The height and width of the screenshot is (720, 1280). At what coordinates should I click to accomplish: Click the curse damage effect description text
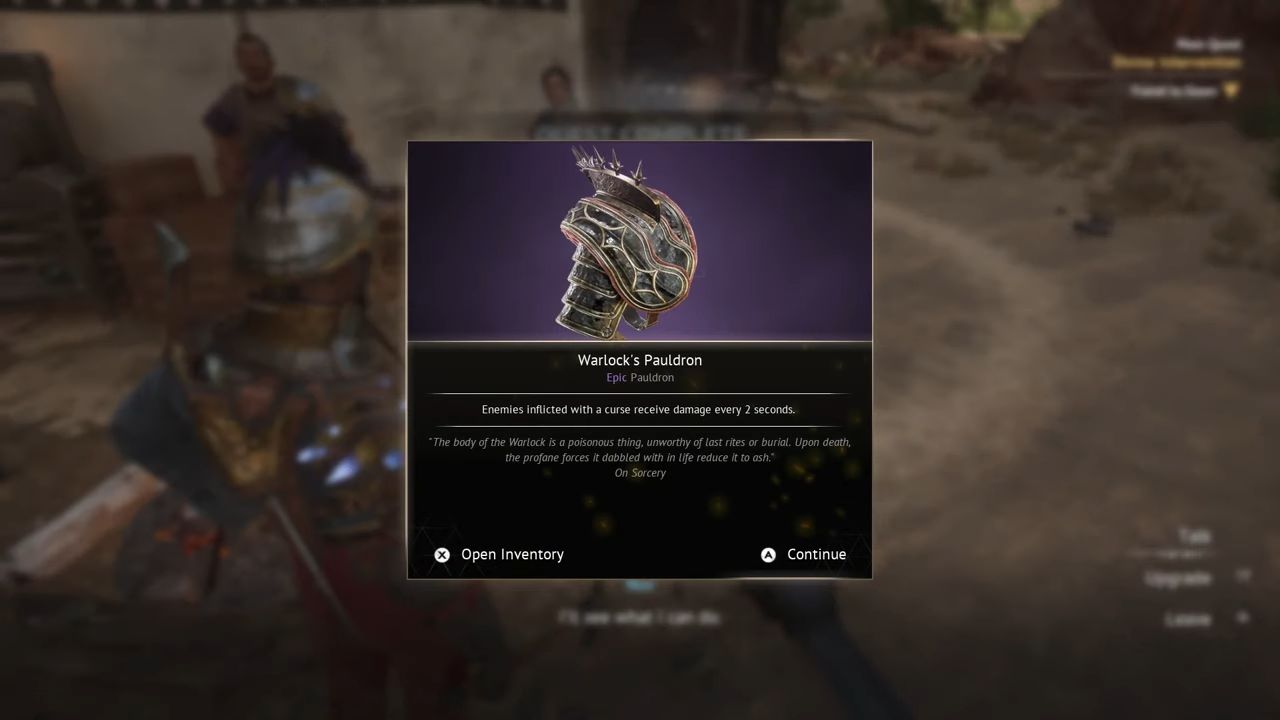[x=639, y=409]
